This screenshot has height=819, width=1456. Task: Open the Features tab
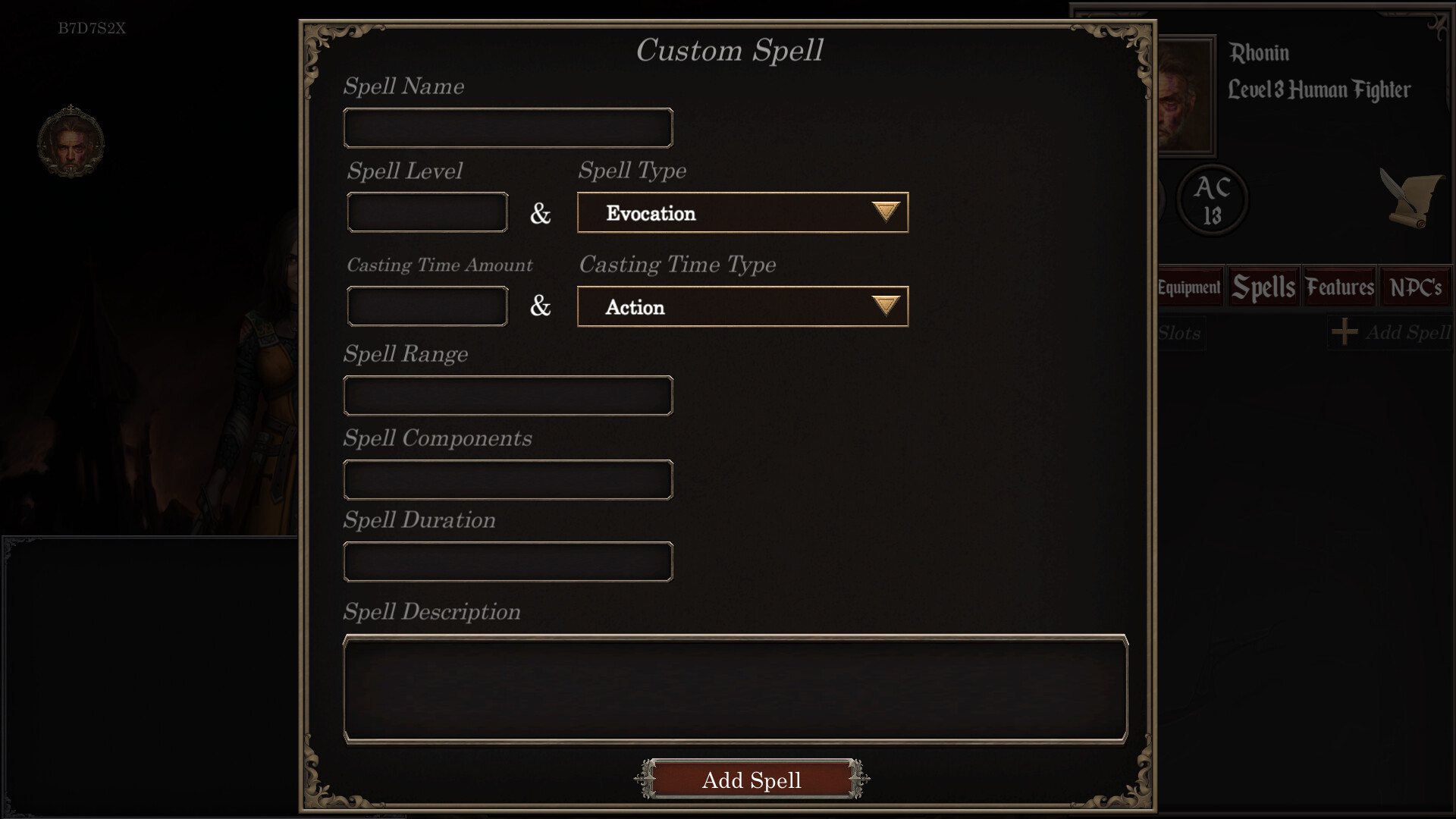1339,287
